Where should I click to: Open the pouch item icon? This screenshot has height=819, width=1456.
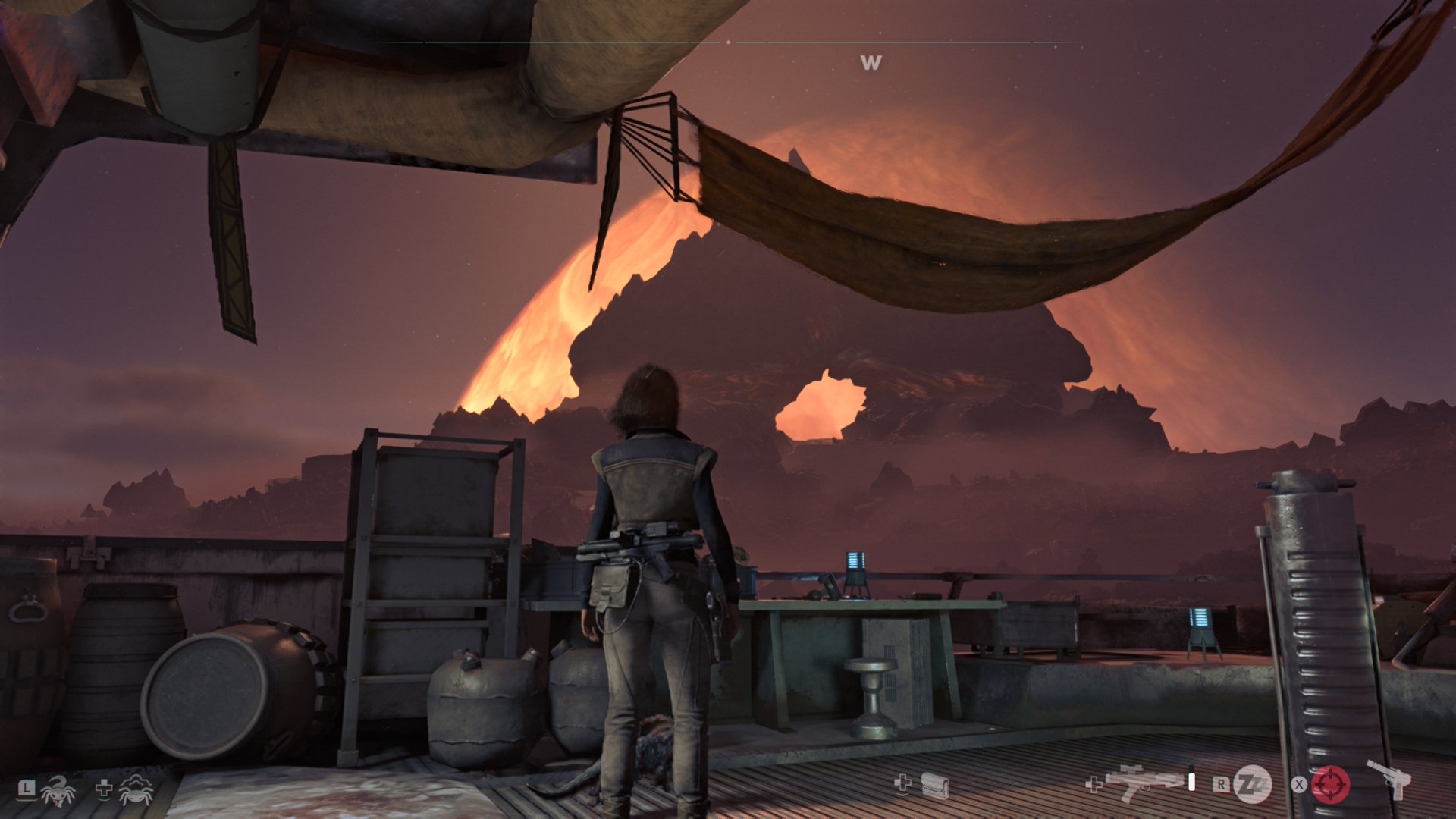935,786
